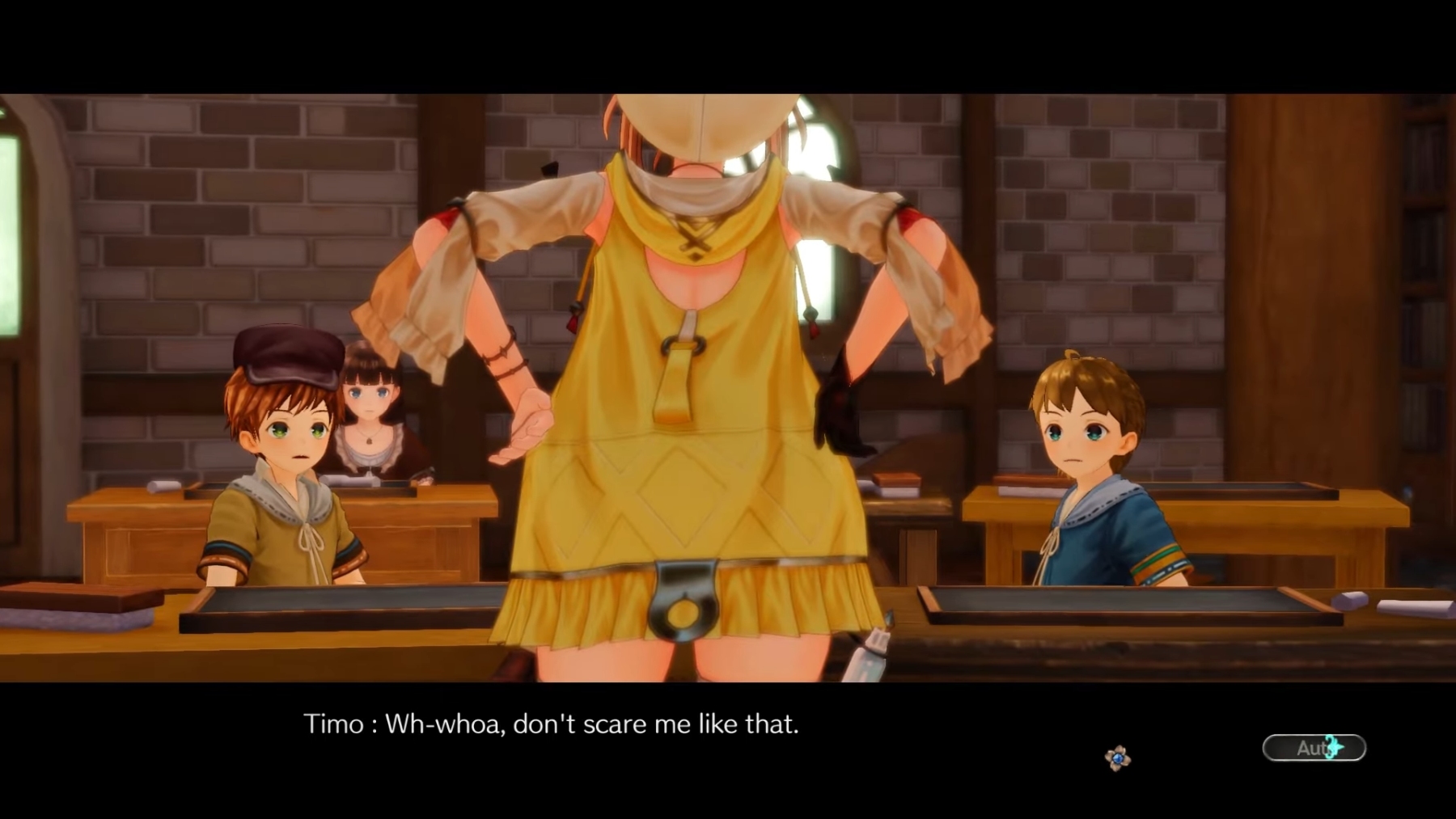Click the flower-shaped dialogue advance icon
This screenshot has width=1456, height=819.
click(1117, 758)
